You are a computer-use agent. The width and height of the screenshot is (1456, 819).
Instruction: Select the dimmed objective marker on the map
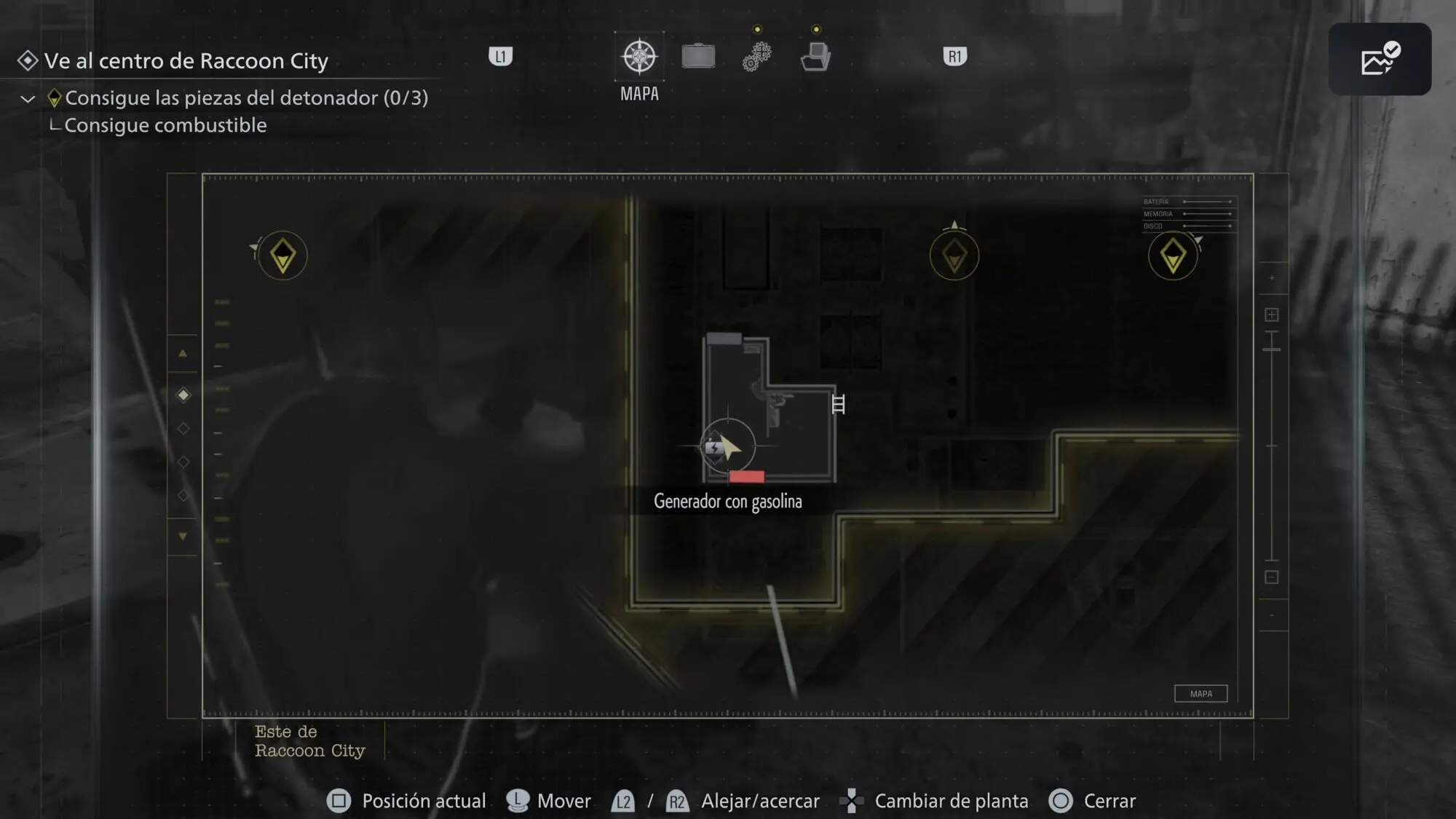pos(954,256)
